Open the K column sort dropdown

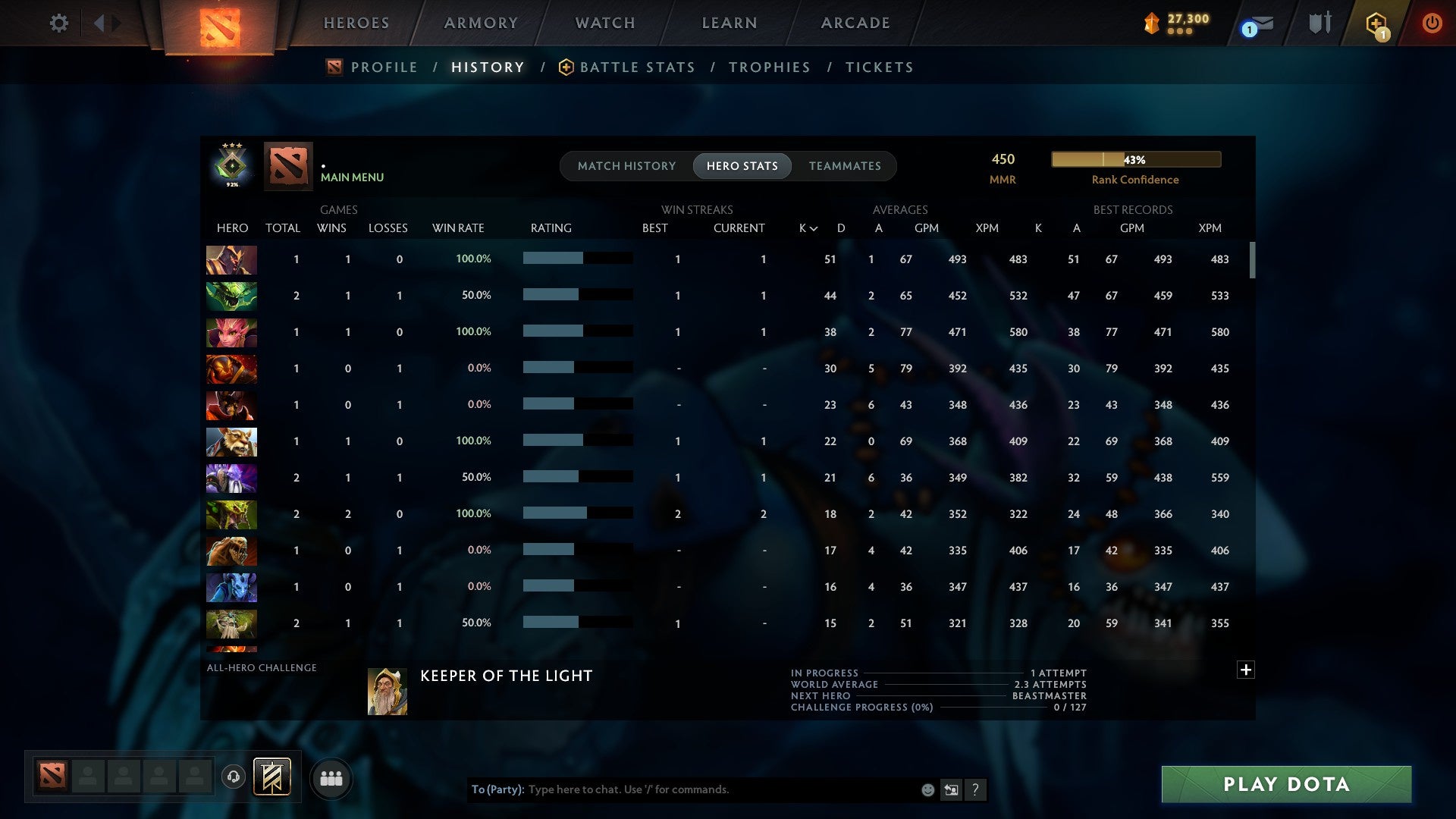[x=806, y=227]
